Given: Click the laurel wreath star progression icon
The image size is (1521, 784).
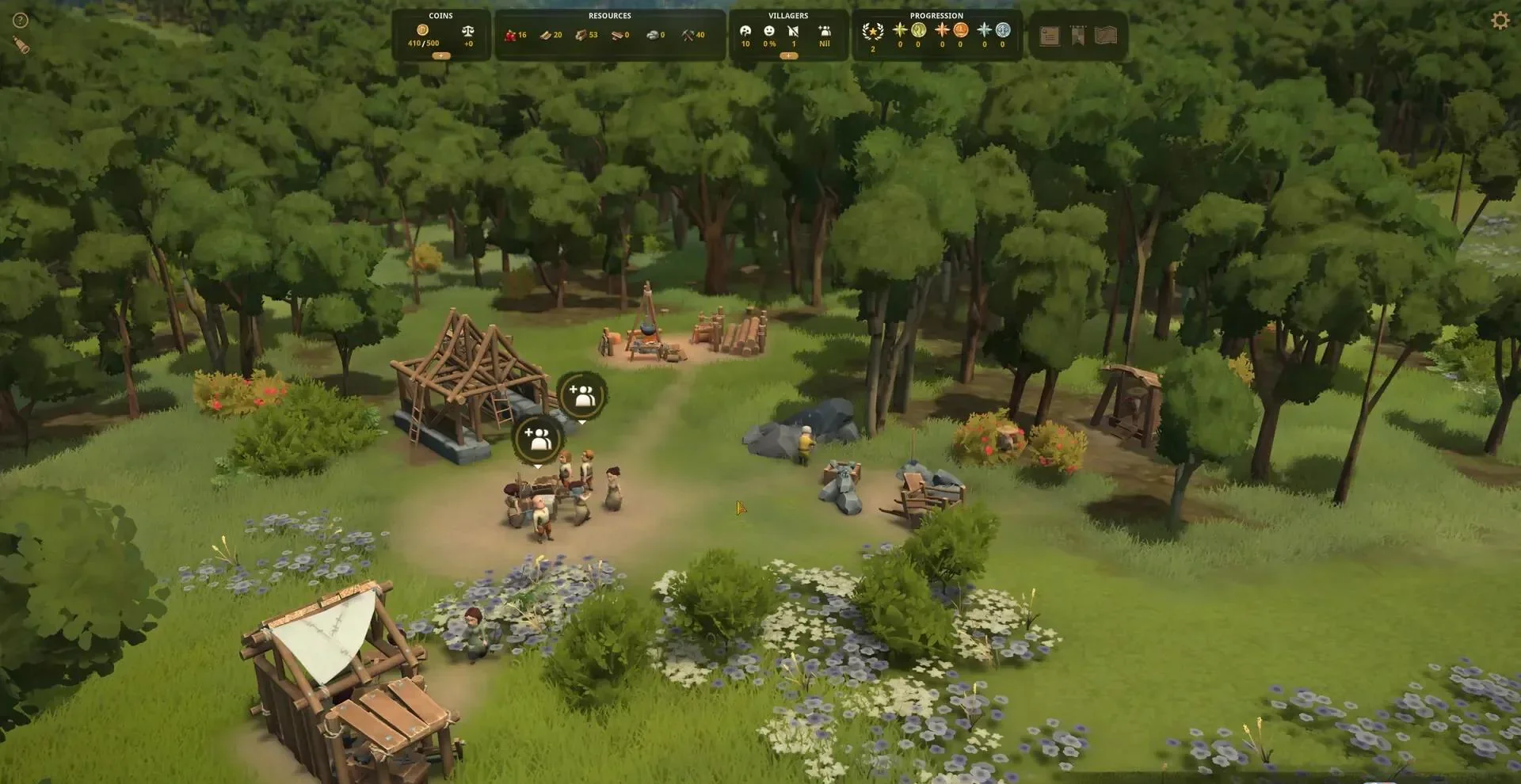Looking at the screenshot, I should tap(873, 32).
